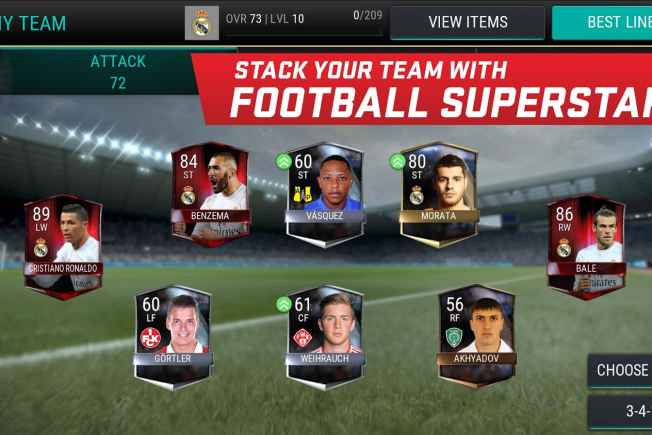Select the Bale right wing card

[586, 246]
